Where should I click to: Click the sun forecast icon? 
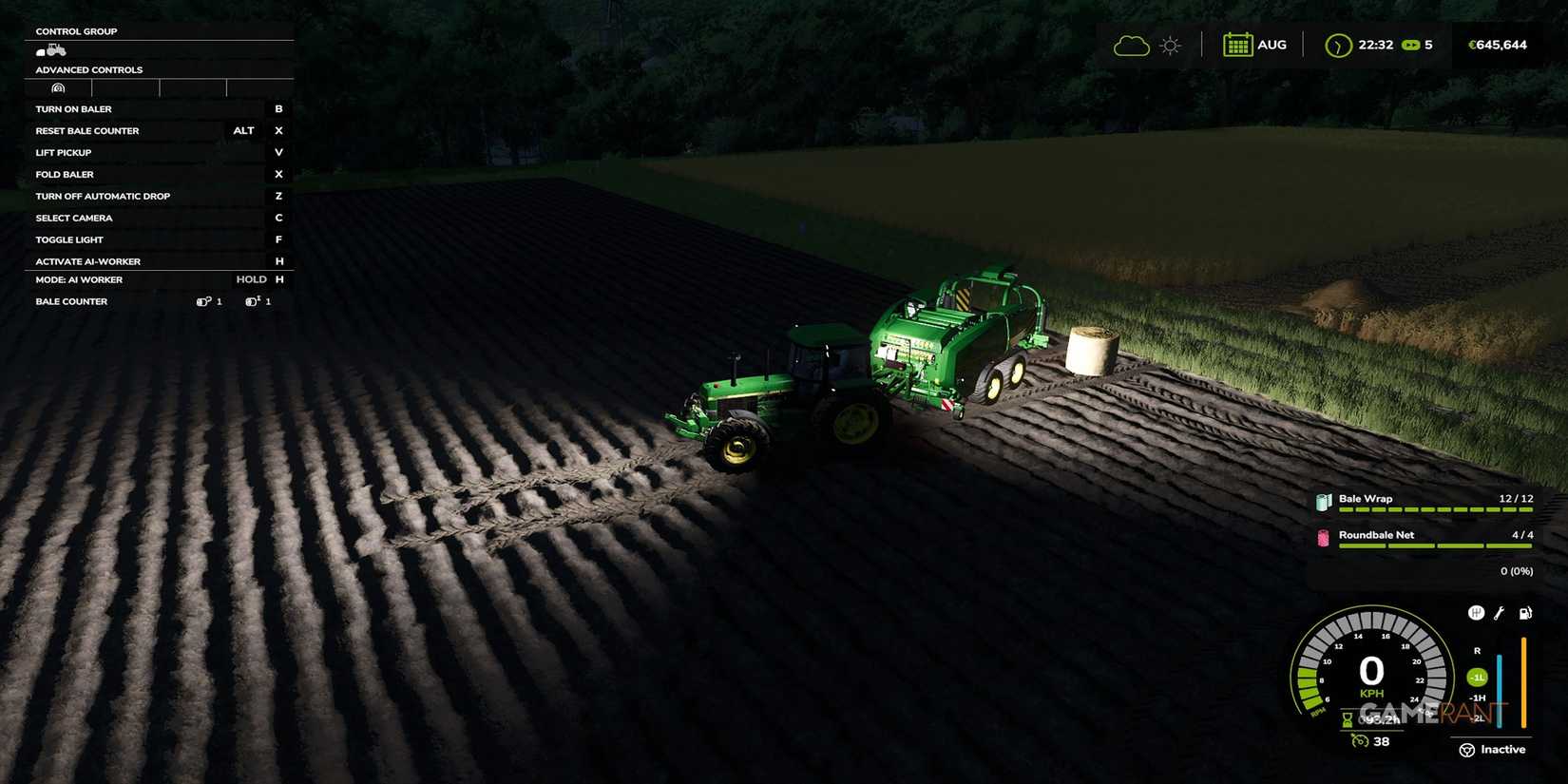pos(1170,44)
